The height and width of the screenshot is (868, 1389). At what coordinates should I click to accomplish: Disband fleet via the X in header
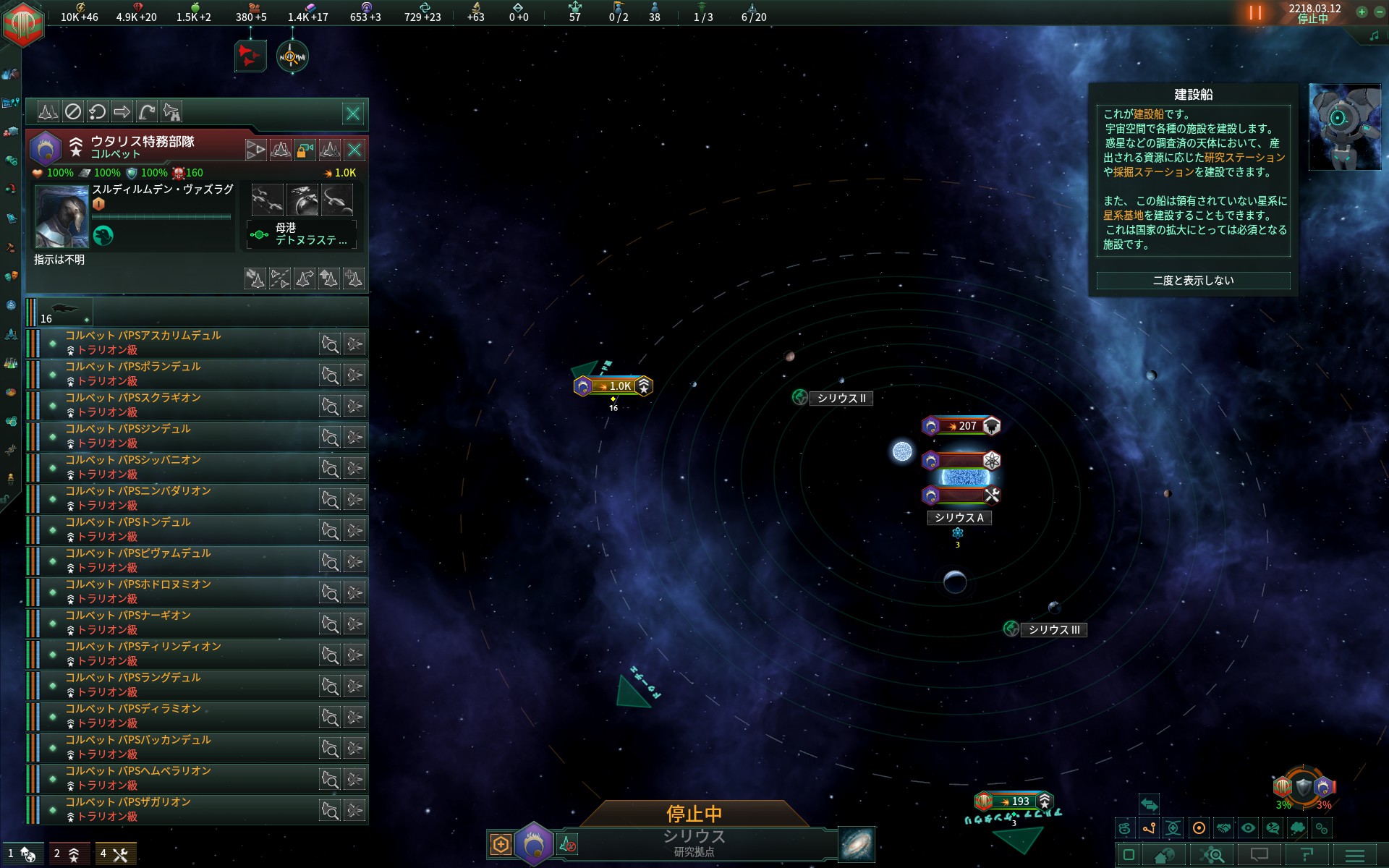pos(354,150)
